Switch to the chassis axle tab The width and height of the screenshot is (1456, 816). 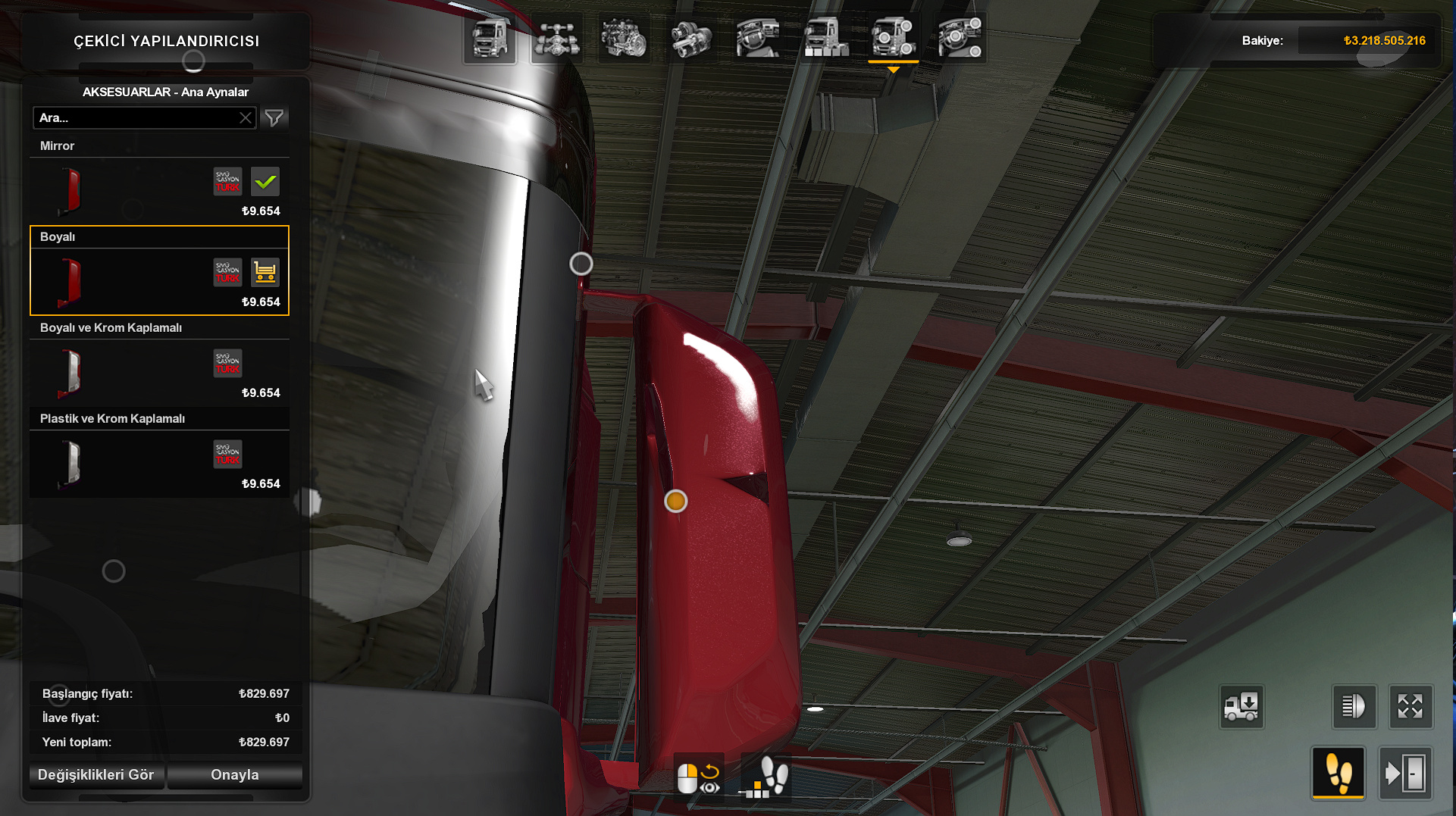tap(557, 38)
